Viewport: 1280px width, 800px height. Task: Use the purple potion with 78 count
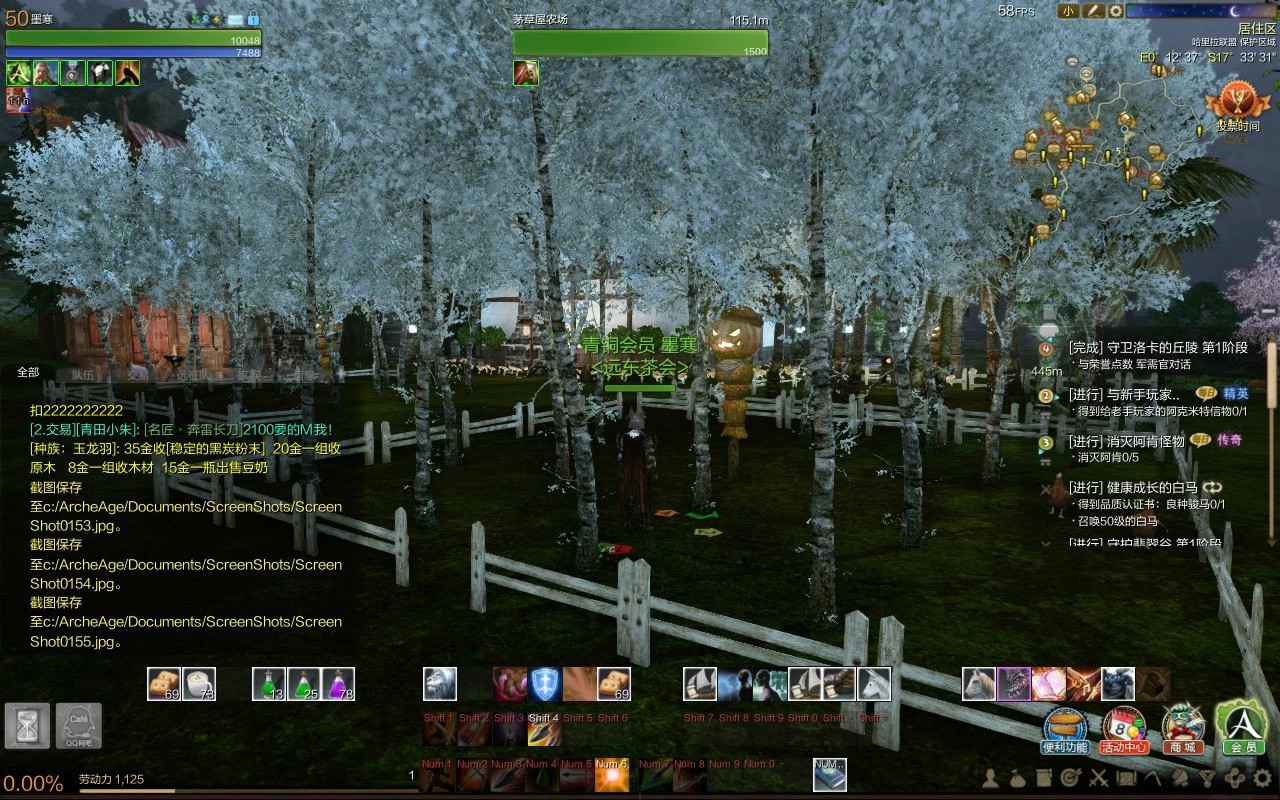click(x=338, y=684)
